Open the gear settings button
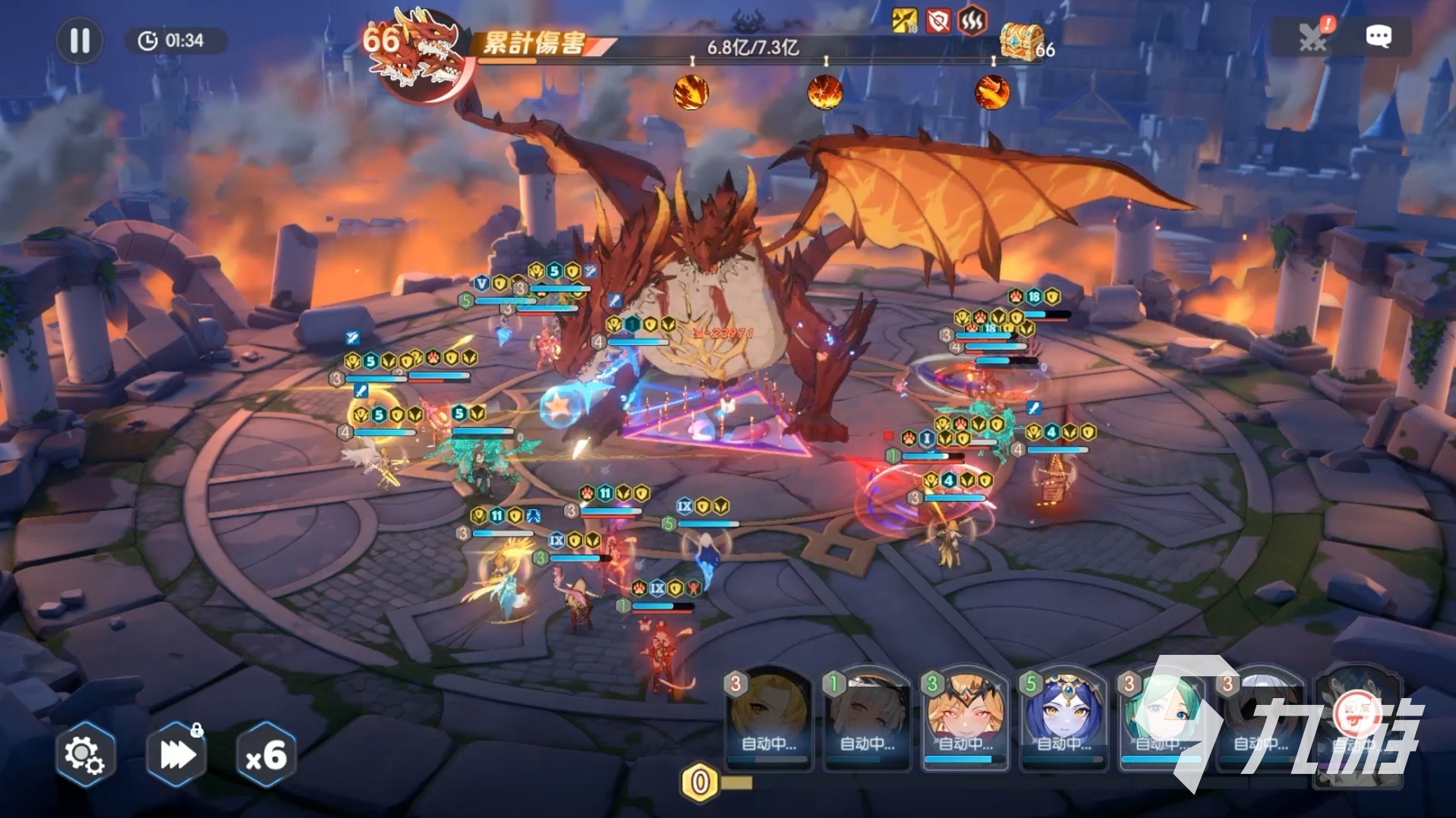This screenshot has height=818, width=1456. pyautogui.click(x=84, y=754)
